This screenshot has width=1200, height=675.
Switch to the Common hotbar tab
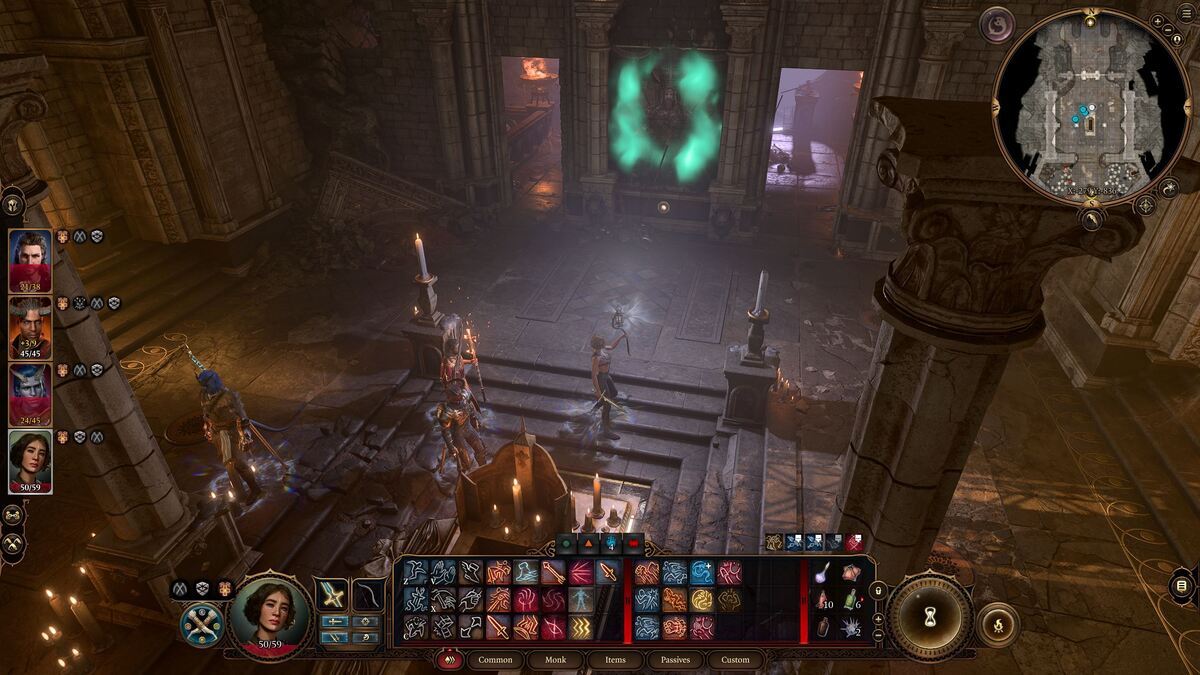click(x=495, y=660)
